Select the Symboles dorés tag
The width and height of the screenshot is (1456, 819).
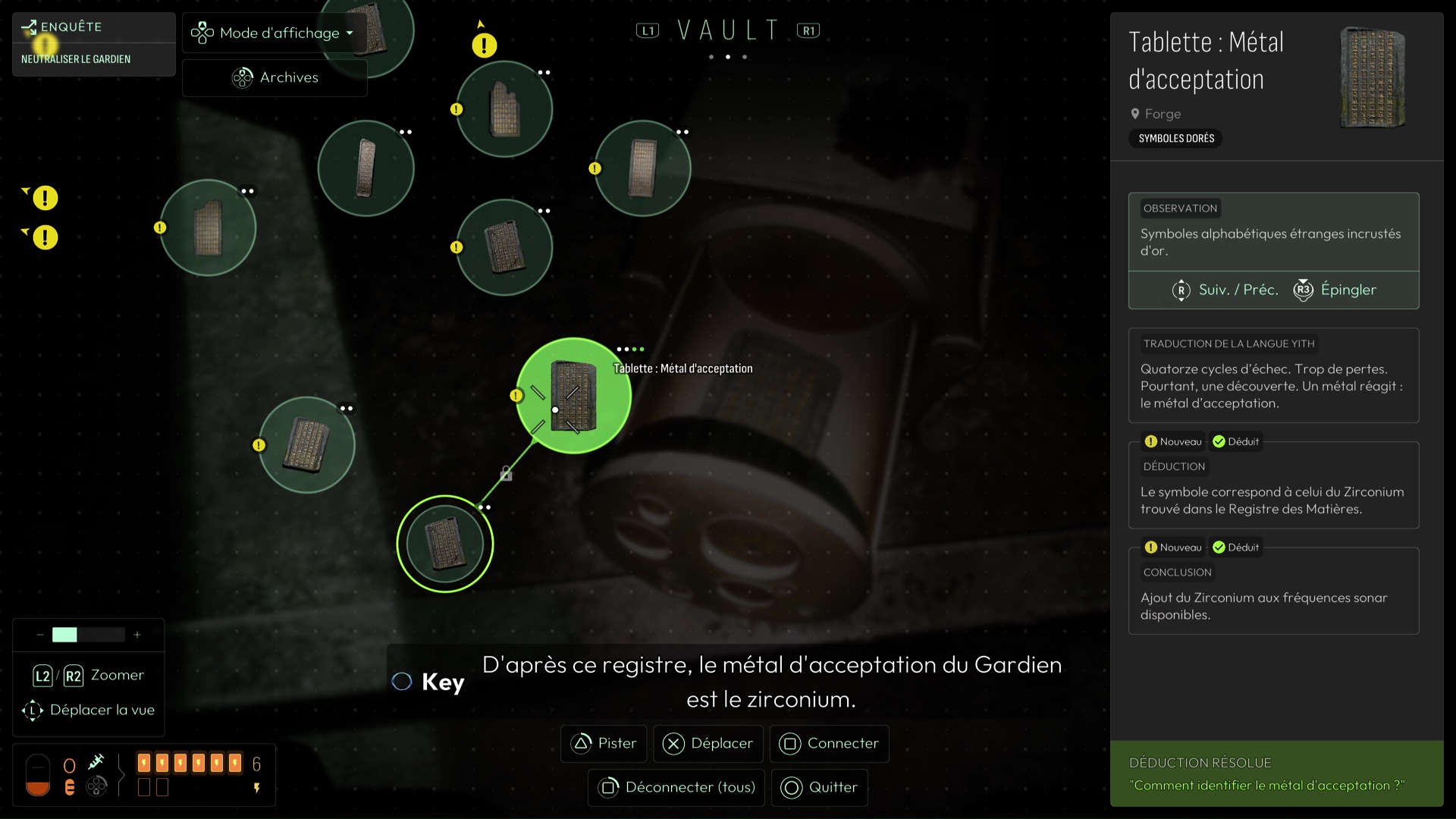(x=1176, y=138)
